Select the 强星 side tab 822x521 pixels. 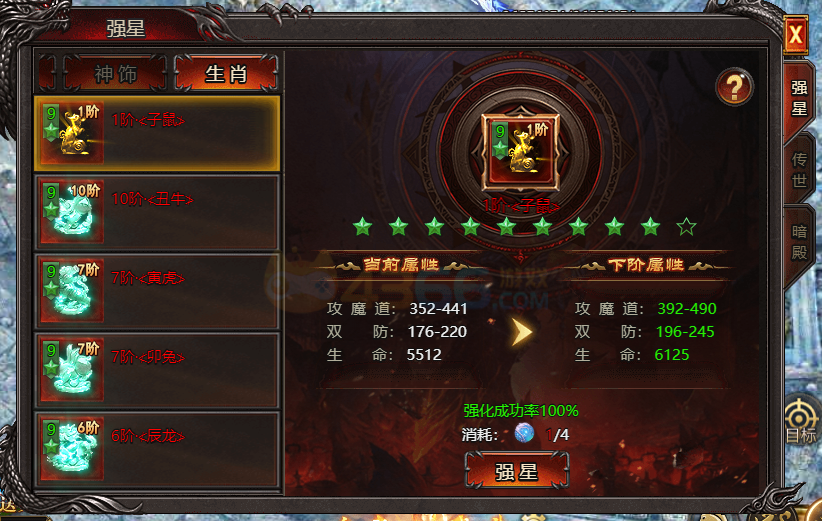tap(799, 97)
